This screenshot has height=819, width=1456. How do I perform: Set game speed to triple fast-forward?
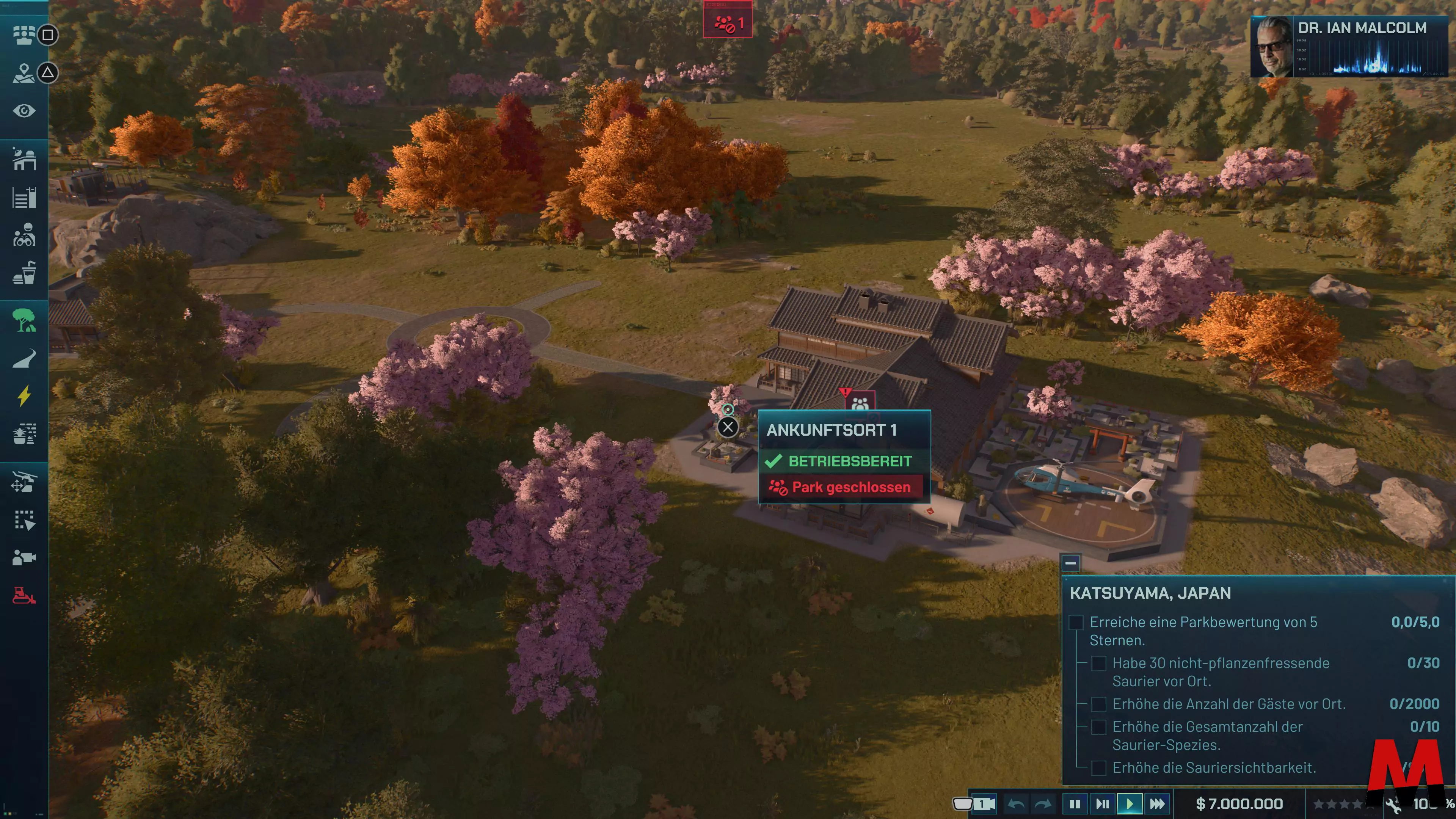[1157, 804]
